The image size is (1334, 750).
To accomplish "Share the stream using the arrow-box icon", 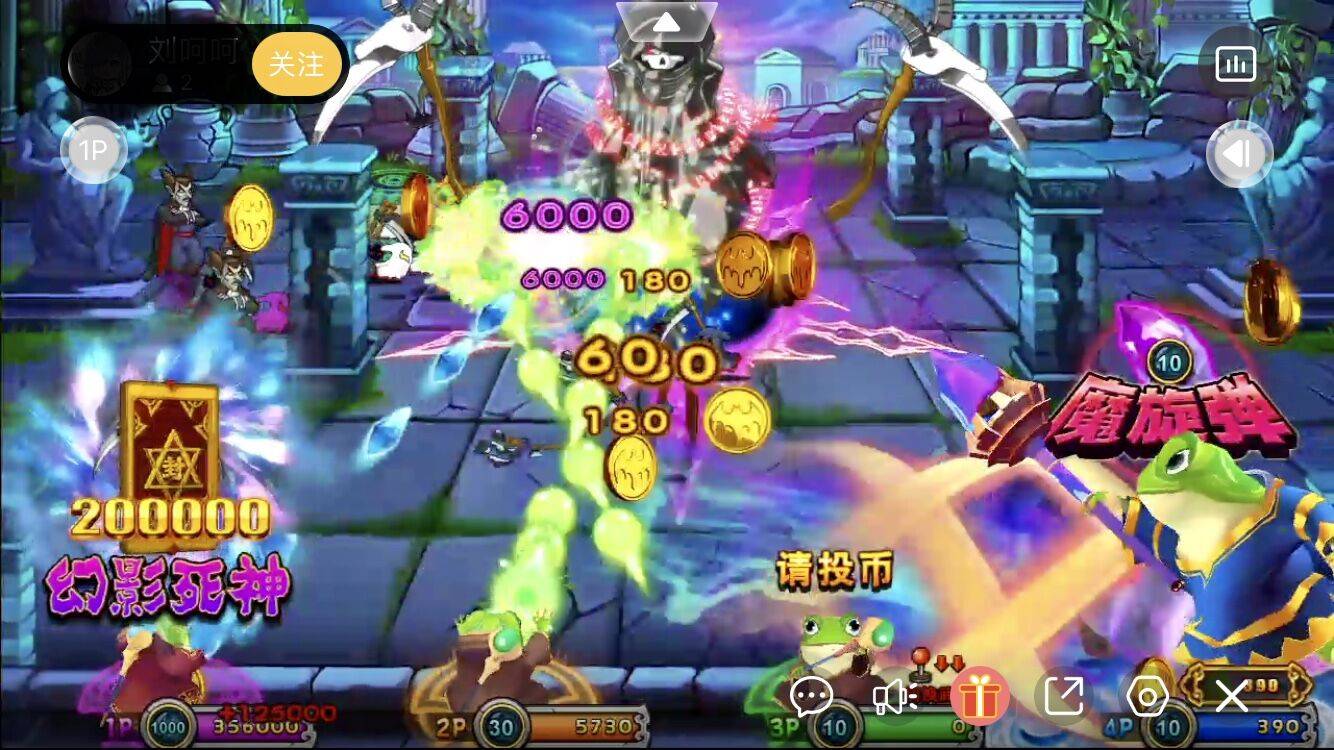I will [1064, 695].
